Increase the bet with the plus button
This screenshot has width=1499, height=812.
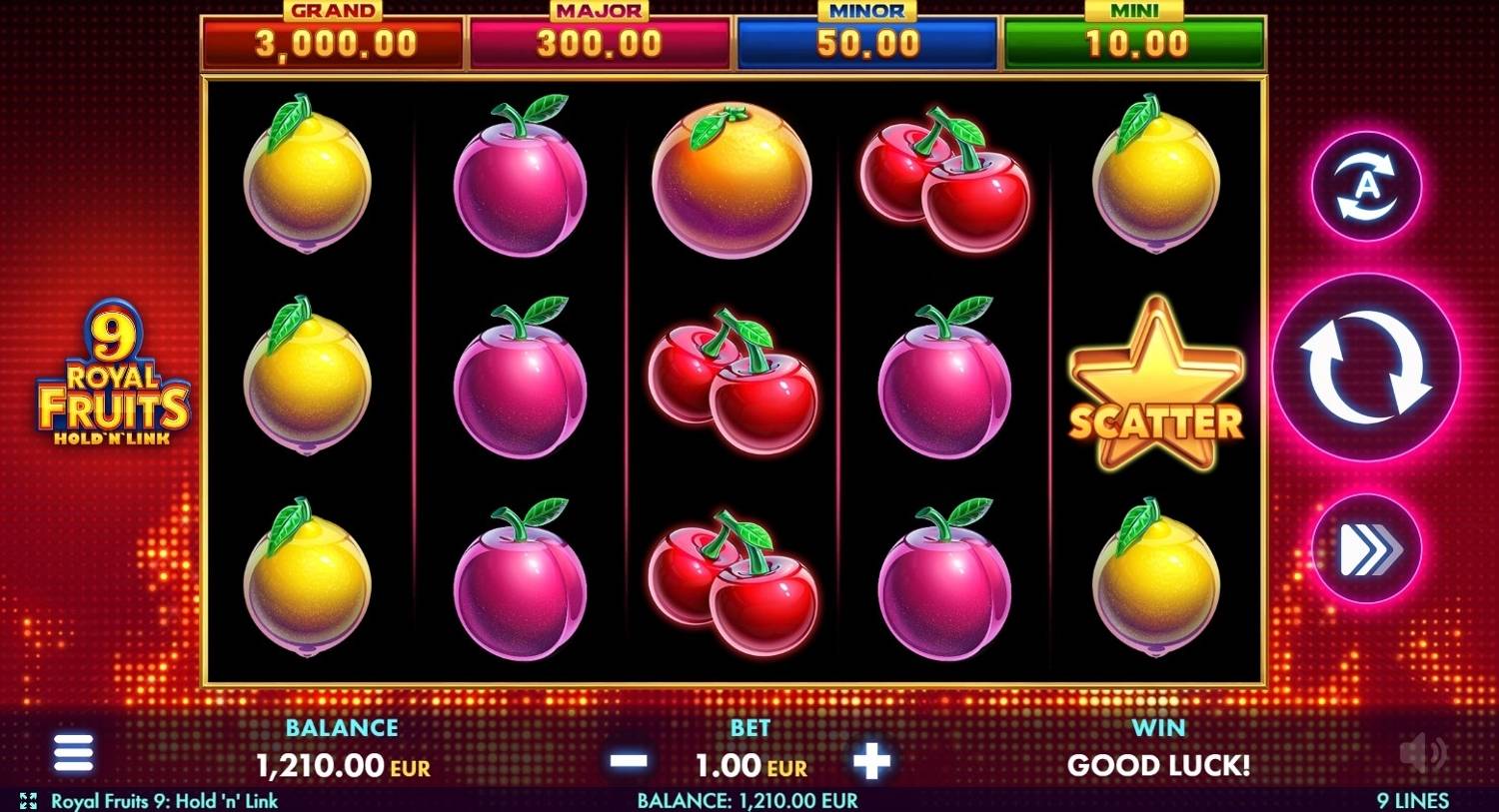tap(871, 762)
